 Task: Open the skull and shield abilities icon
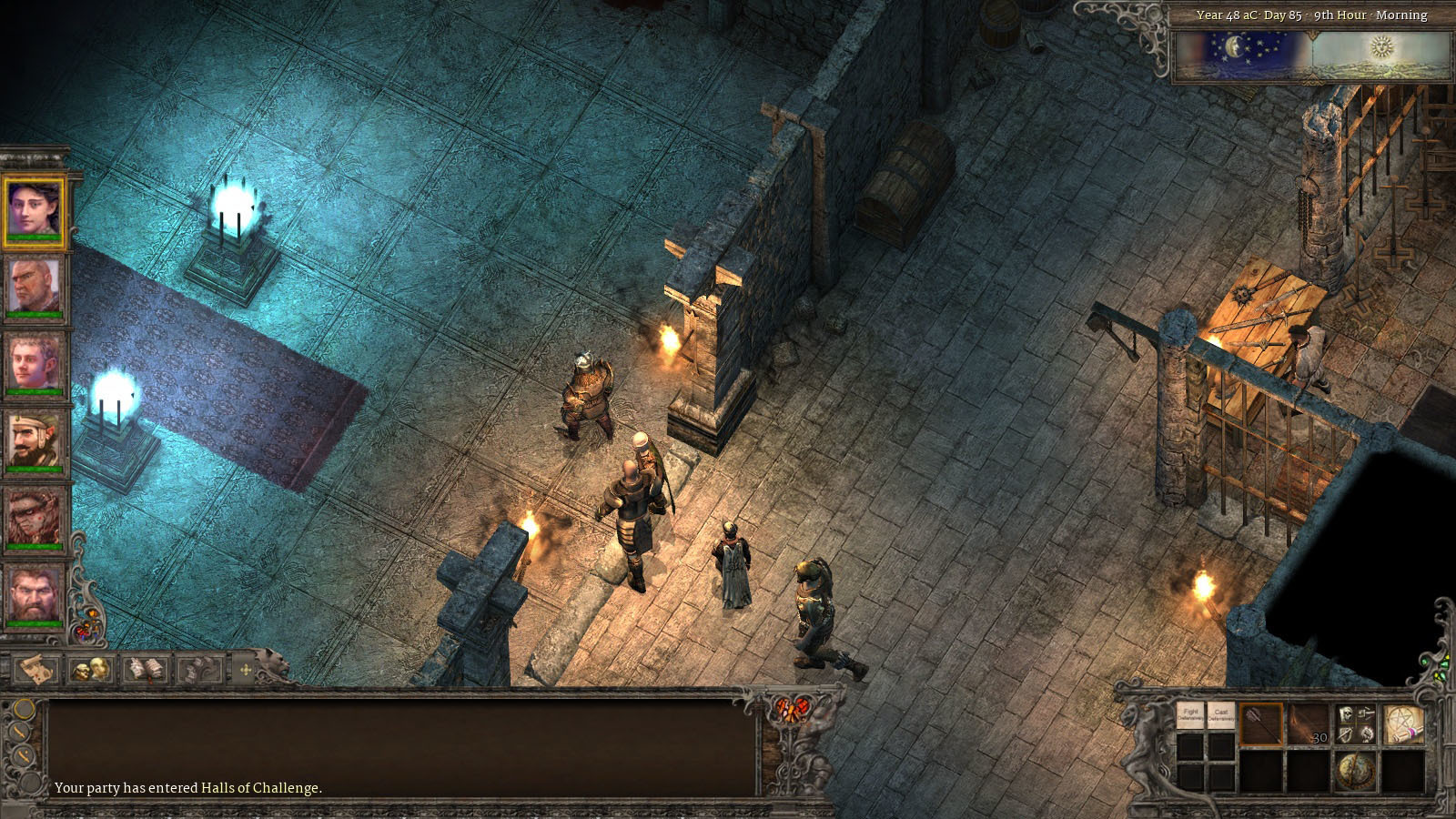(1356, 723)
